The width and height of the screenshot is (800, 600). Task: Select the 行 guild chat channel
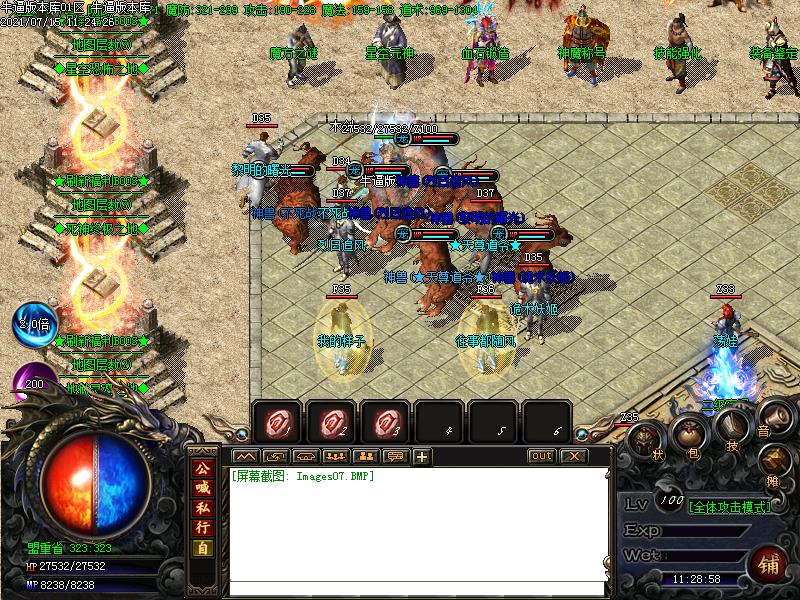[203, 527]
